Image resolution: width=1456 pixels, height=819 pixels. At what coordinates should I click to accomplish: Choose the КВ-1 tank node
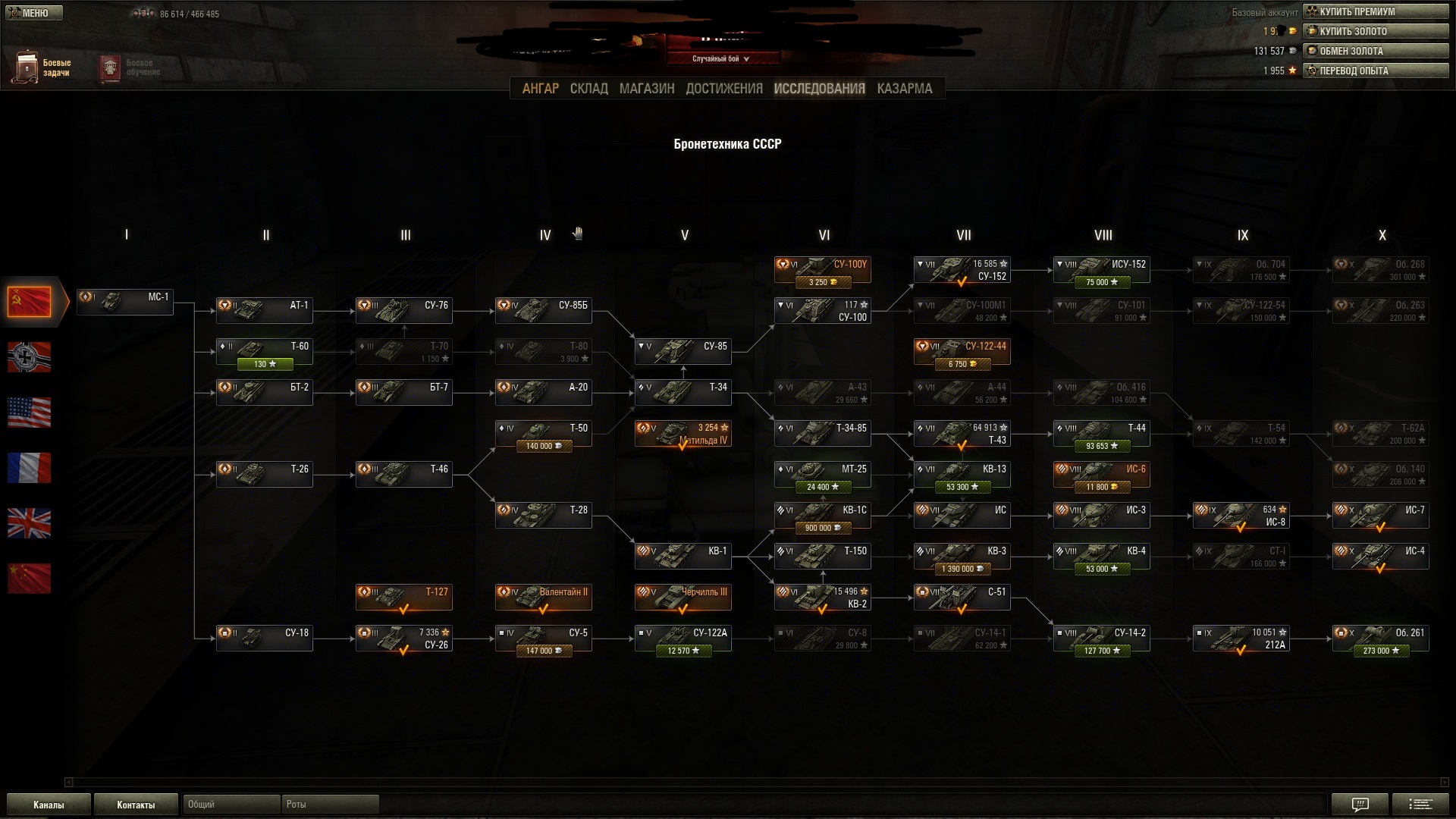tap(682, 556)
